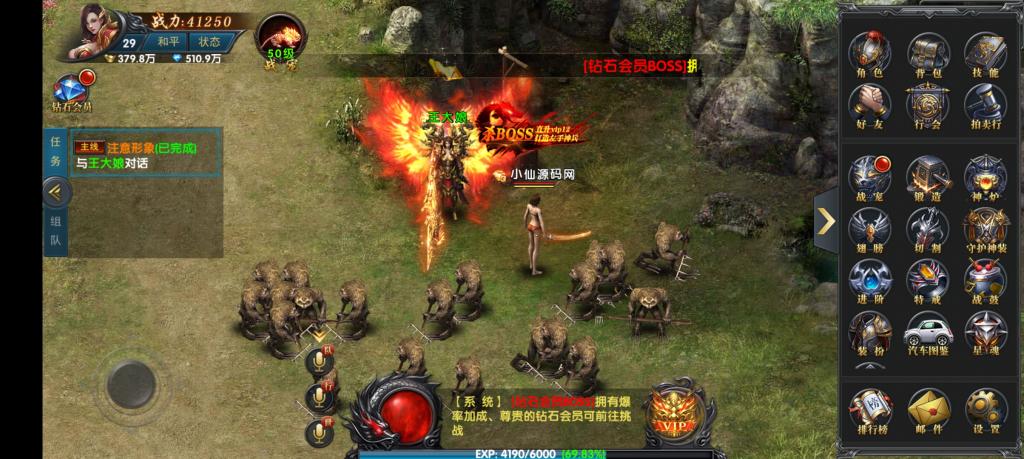Viewport: 1024px width, 459px height.
Task: Open the 角色 character menu
Action: 870,52
